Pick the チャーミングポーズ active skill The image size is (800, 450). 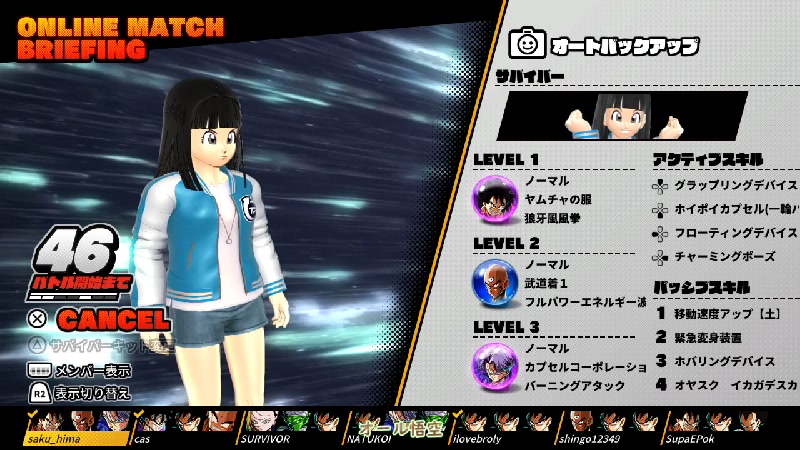pyautogui.click(x=718, y=256)
